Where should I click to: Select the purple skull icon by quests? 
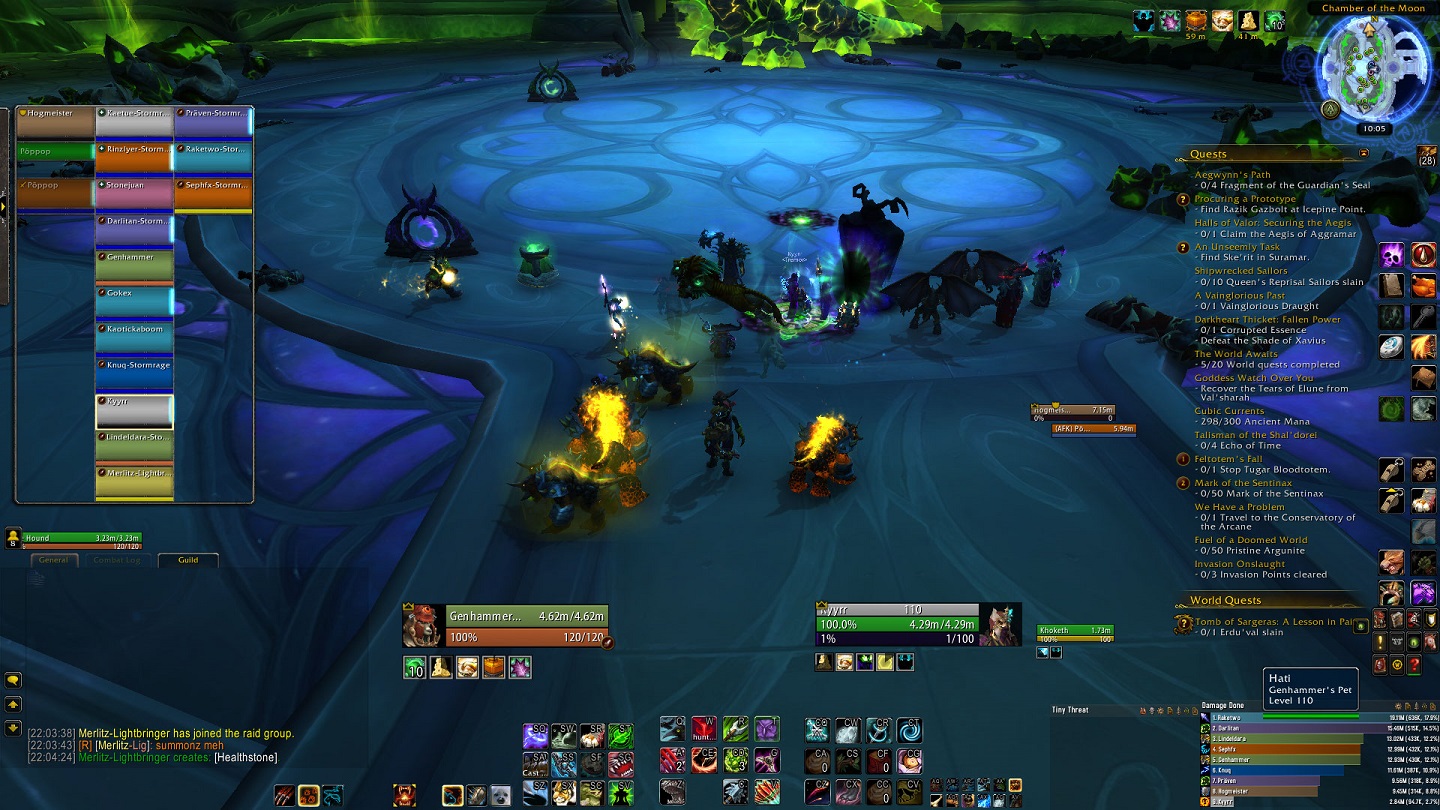click(1392, 255)
